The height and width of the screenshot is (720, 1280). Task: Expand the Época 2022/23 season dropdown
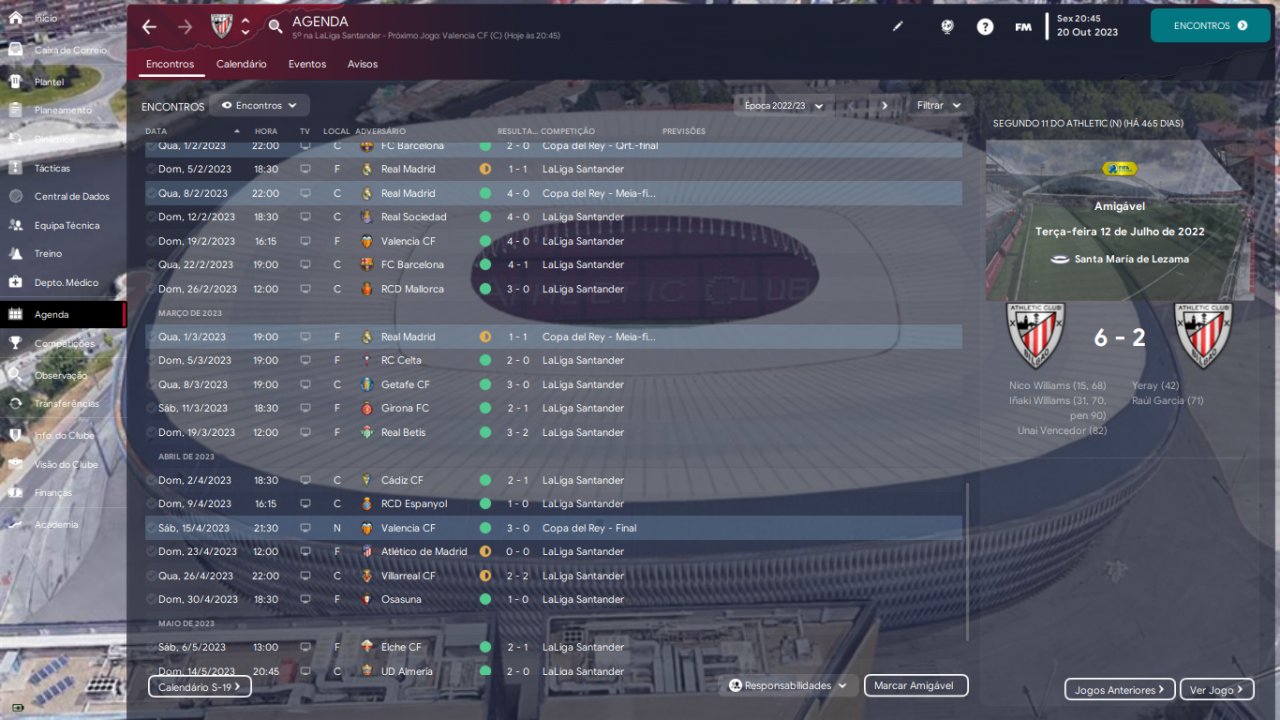(783, 105)
